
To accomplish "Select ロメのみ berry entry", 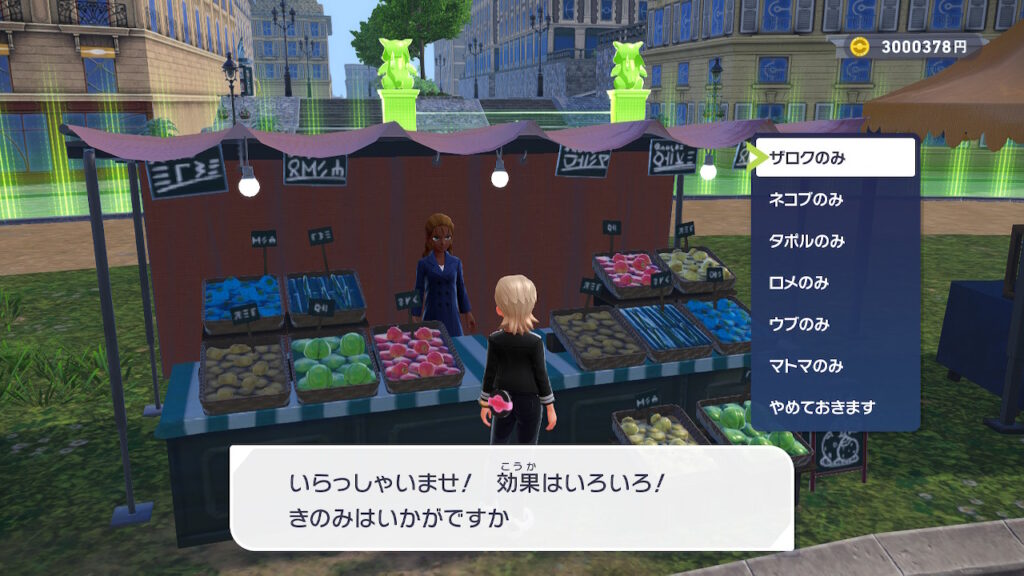I will [798, 283].
